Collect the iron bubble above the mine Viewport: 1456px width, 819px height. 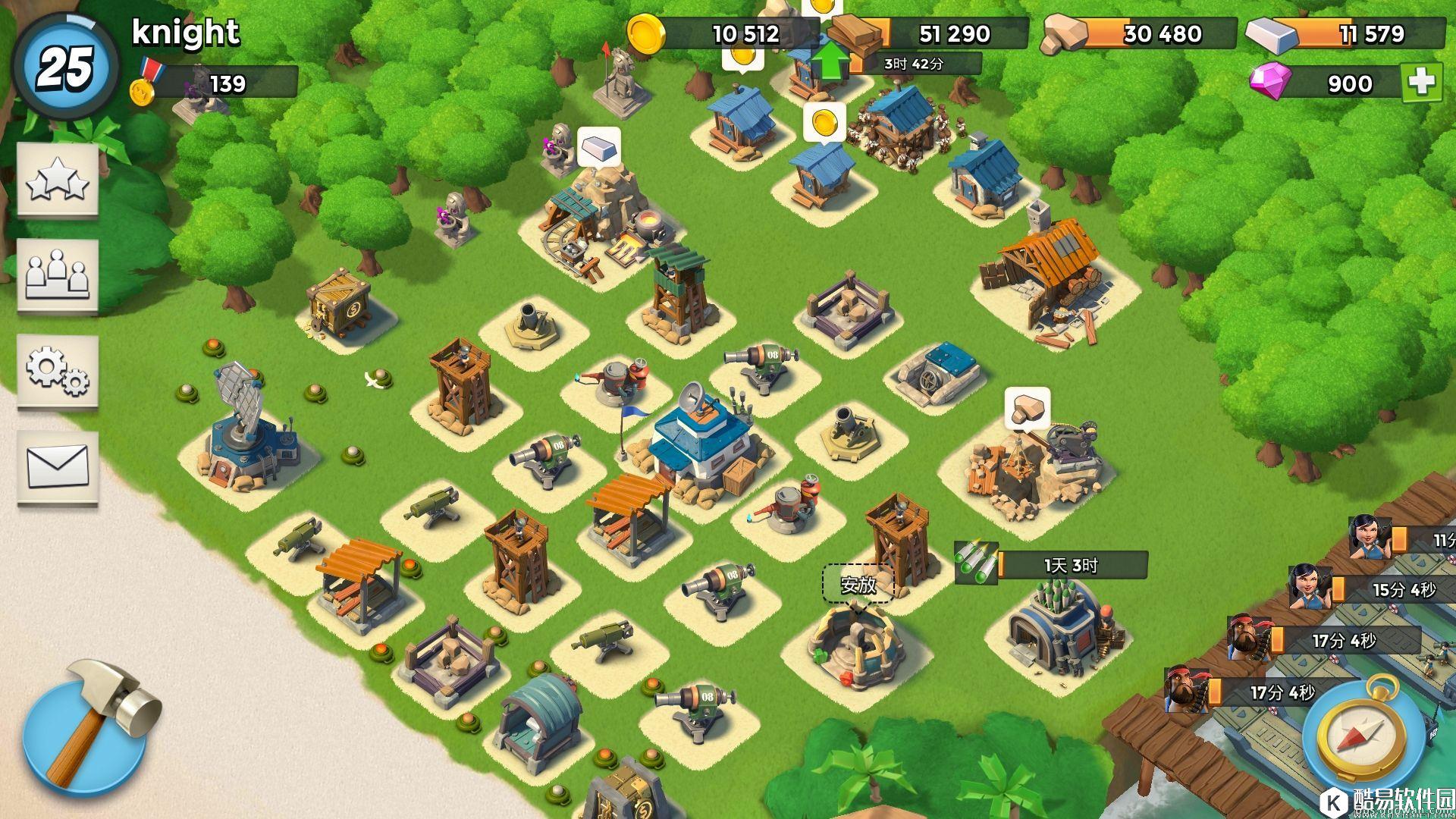coord(599,146)
